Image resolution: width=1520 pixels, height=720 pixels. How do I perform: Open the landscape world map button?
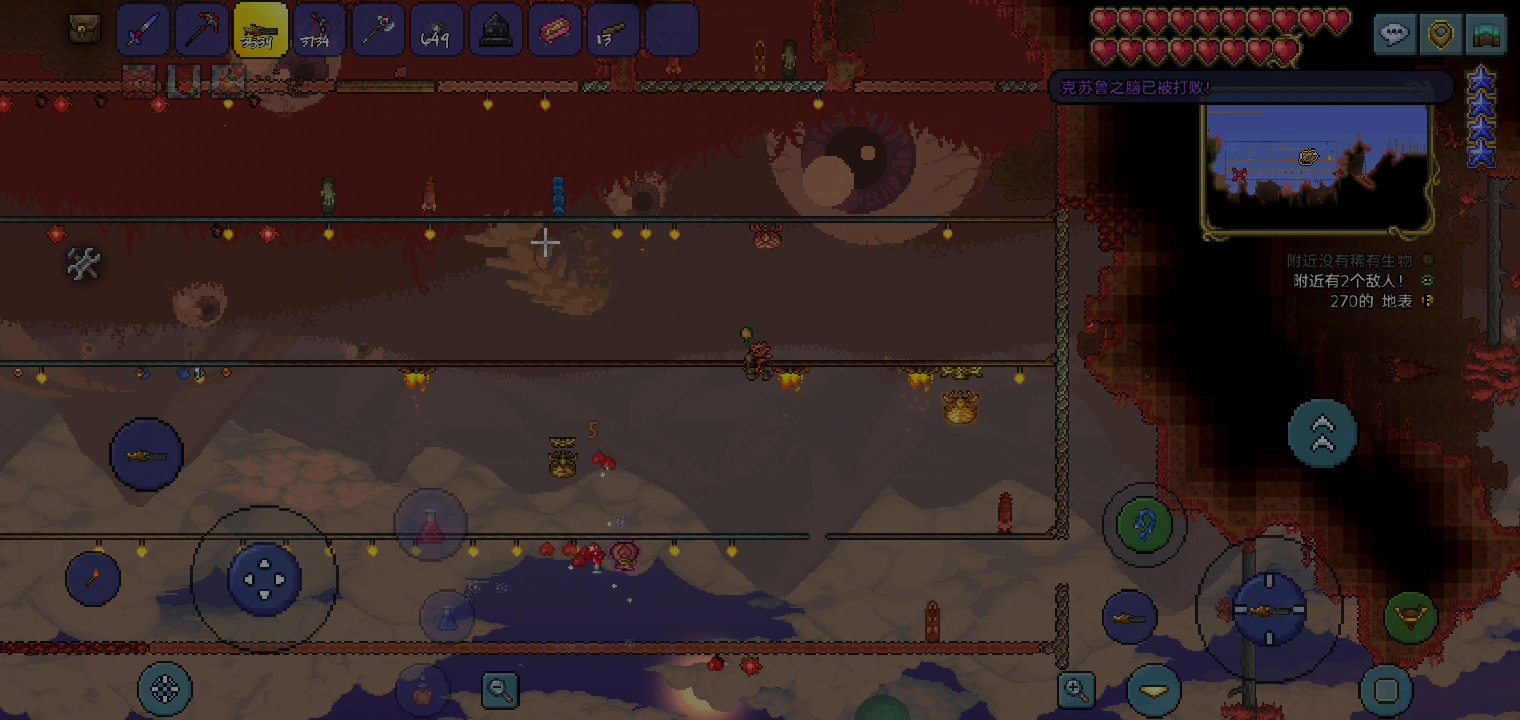(1486, 35)
